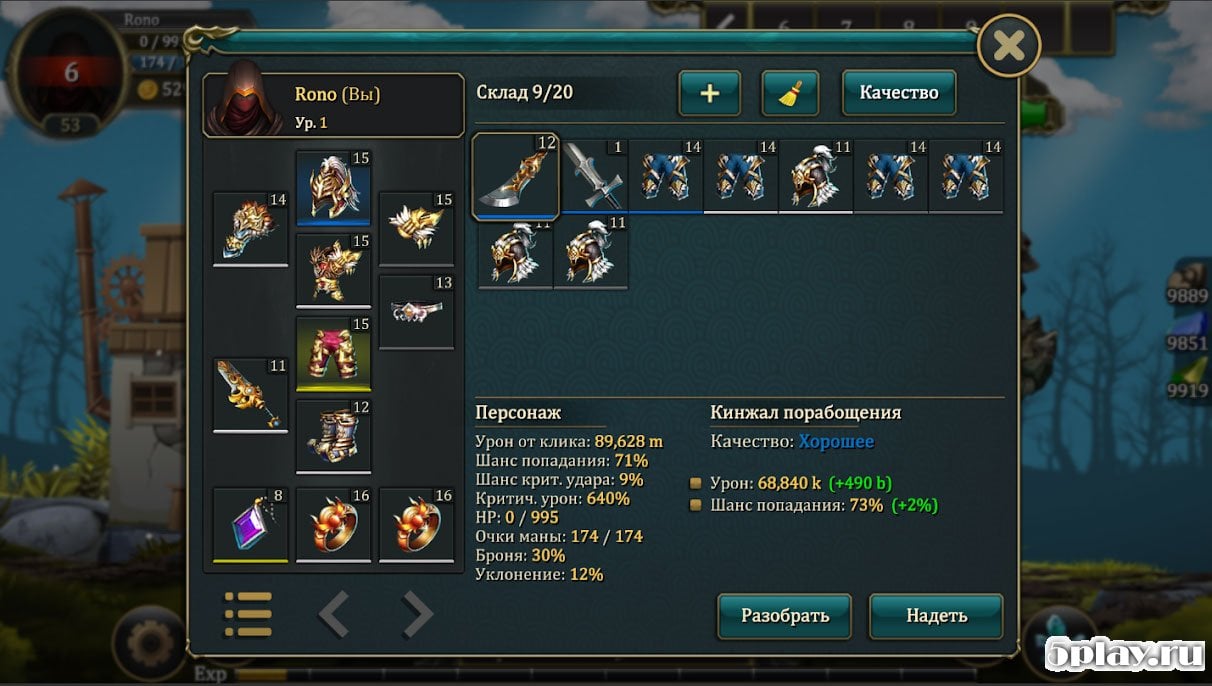Viewport: 1212px width, 686px height.
Task: Sort storage by Качество
Action: (898, 93)
